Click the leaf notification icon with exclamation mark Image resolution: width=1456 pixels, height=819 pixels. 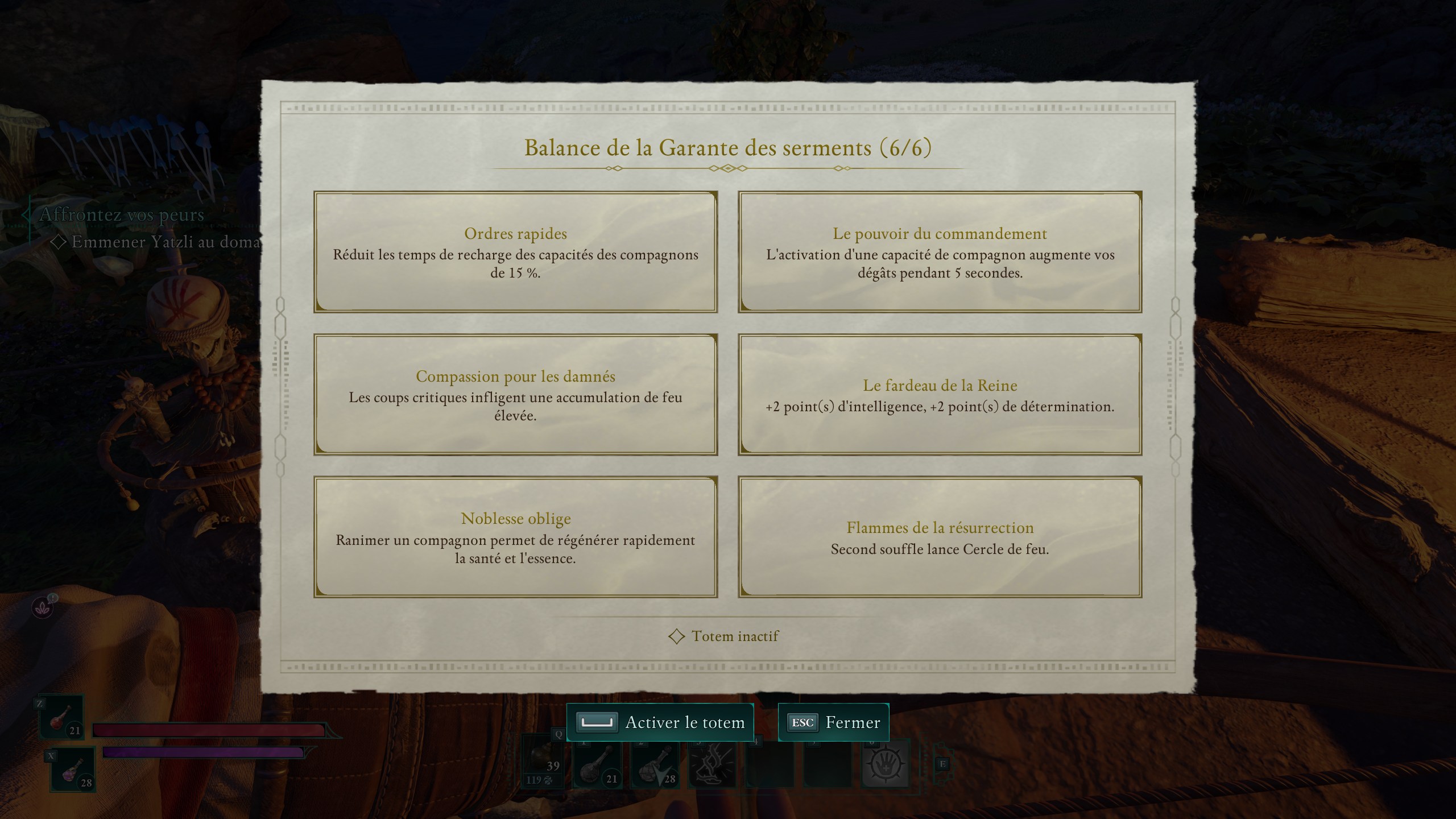[x=43, y=606]
